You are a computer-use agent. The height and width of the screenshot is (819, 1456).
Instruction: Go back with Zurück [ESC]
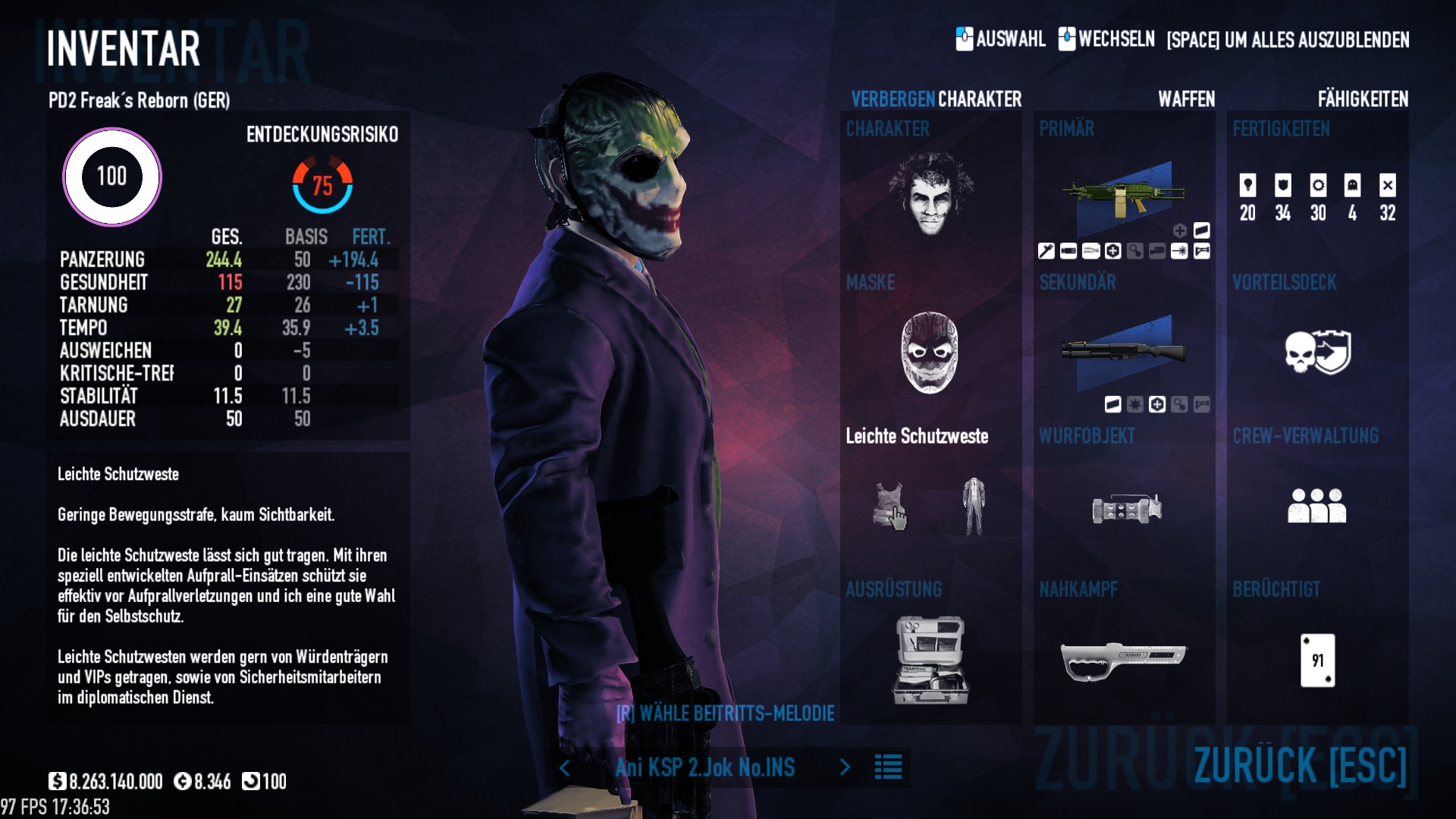[x=1300, y=764]
